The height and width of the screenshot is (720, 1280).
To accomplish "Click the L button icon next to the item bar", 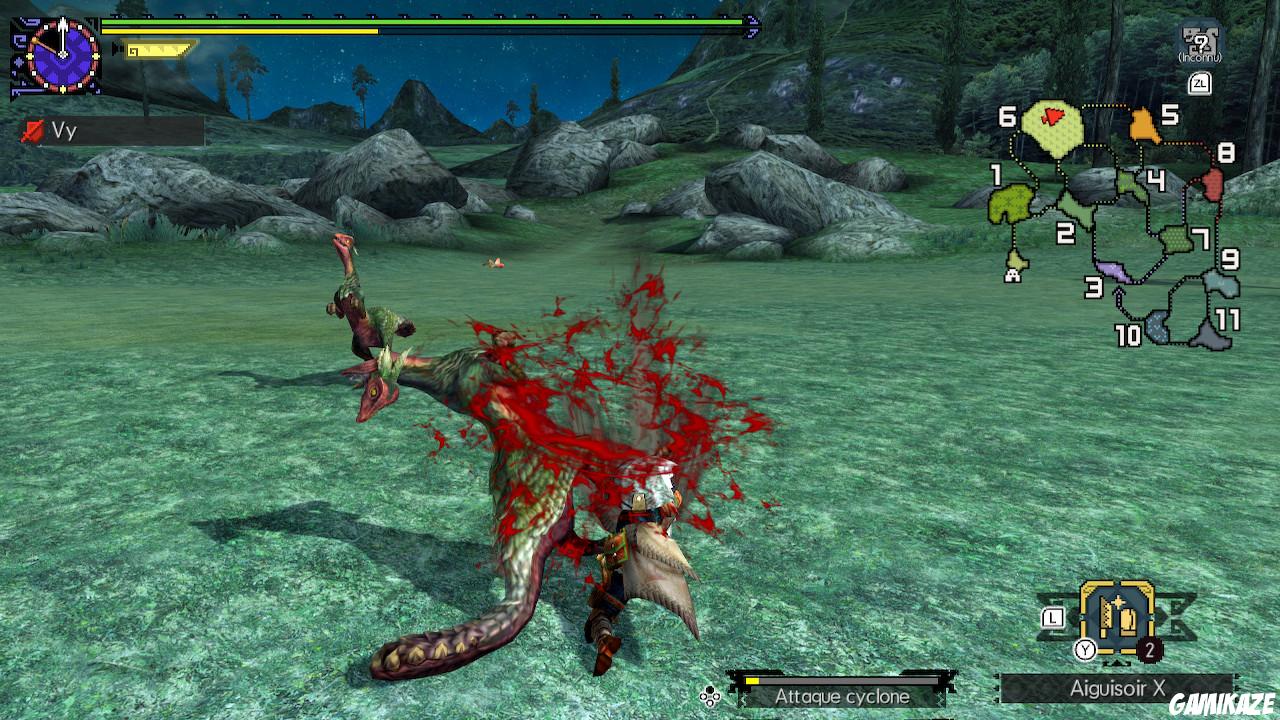I will click(1054, 617).
